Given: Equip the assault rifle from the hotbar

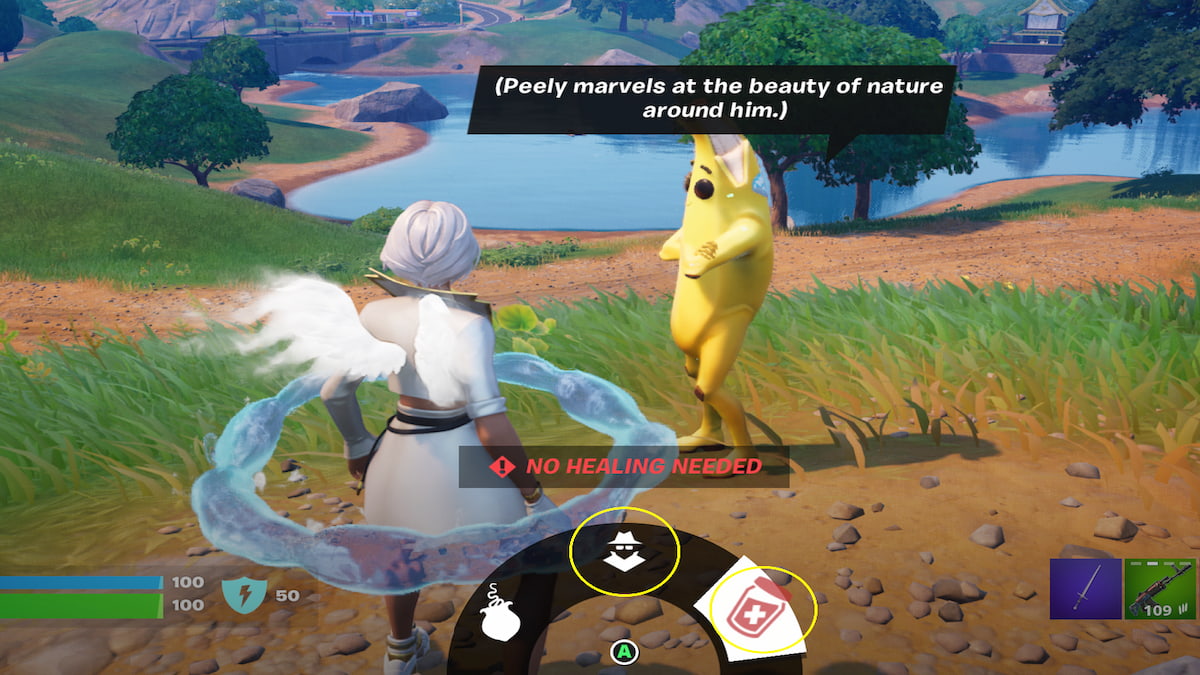Looking at the screenshot, I should click(x=1159, y=589).
